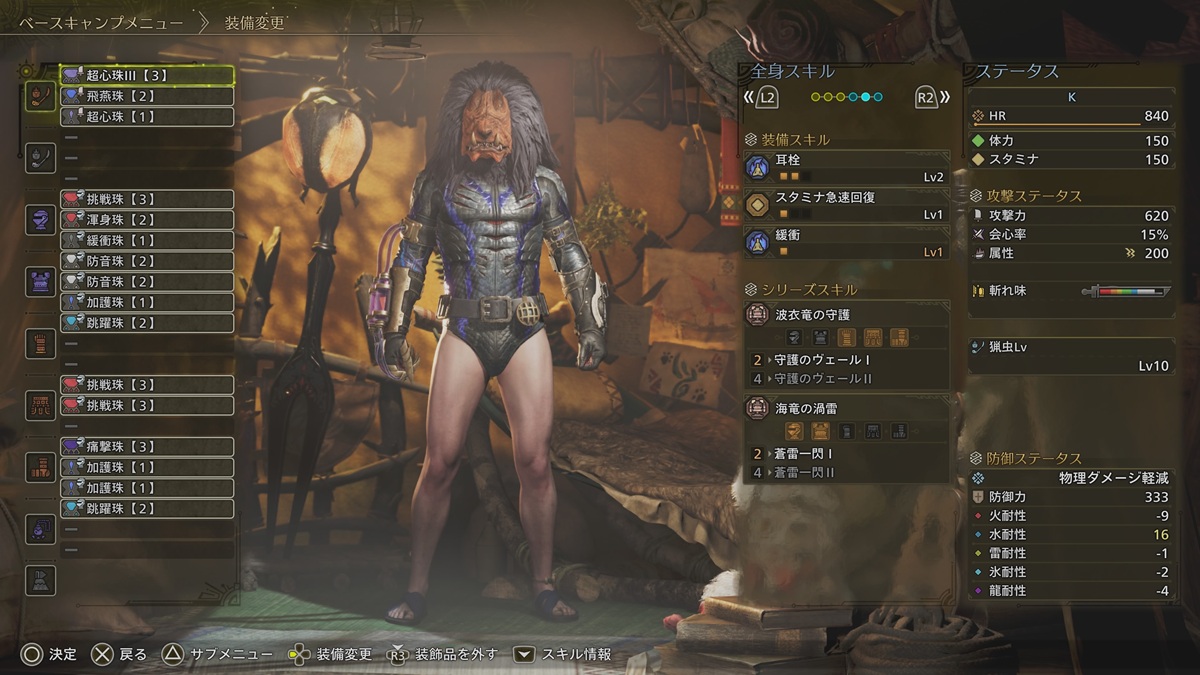Choose the 飛燕珠【2】 decoration
This screenshot has width=1200, height=675.
[x=147, y=96]
